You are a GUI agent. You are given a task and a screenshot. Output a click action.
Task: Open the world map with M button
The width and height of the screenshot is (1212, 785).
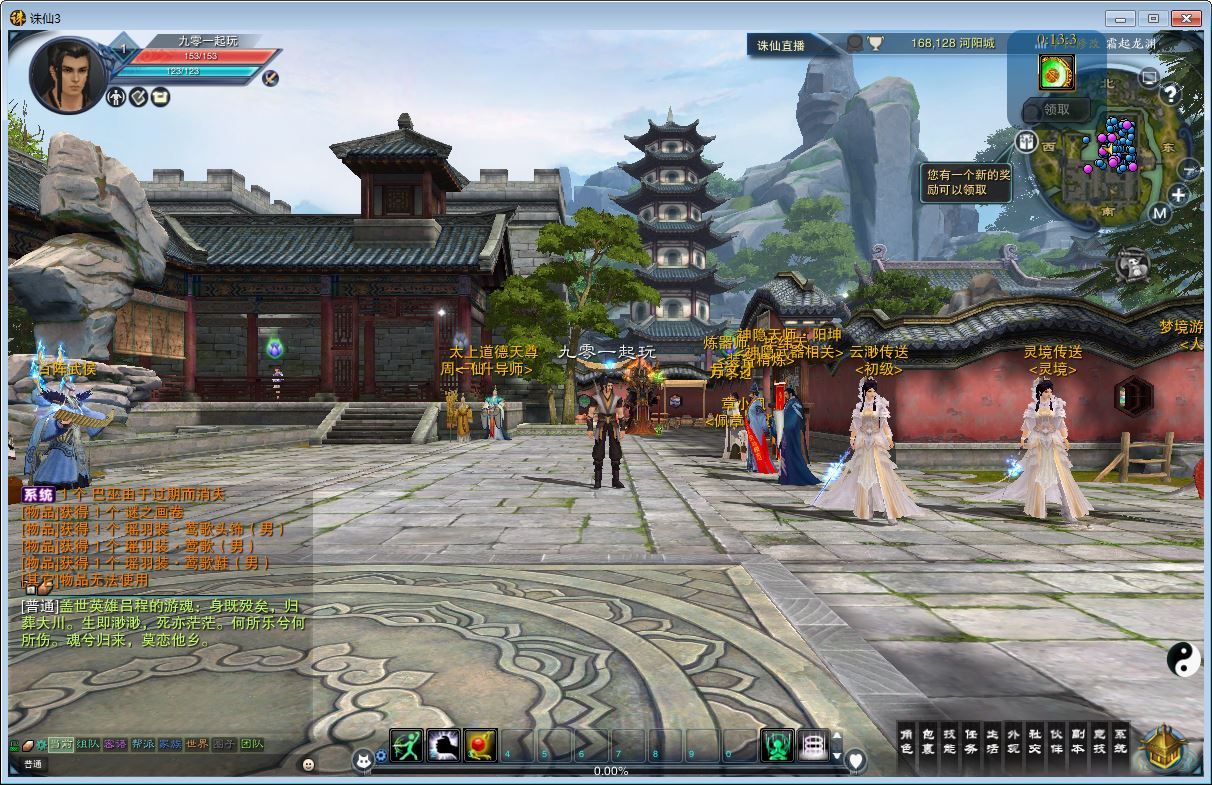pyautogui.click(x=1159, y=212)
